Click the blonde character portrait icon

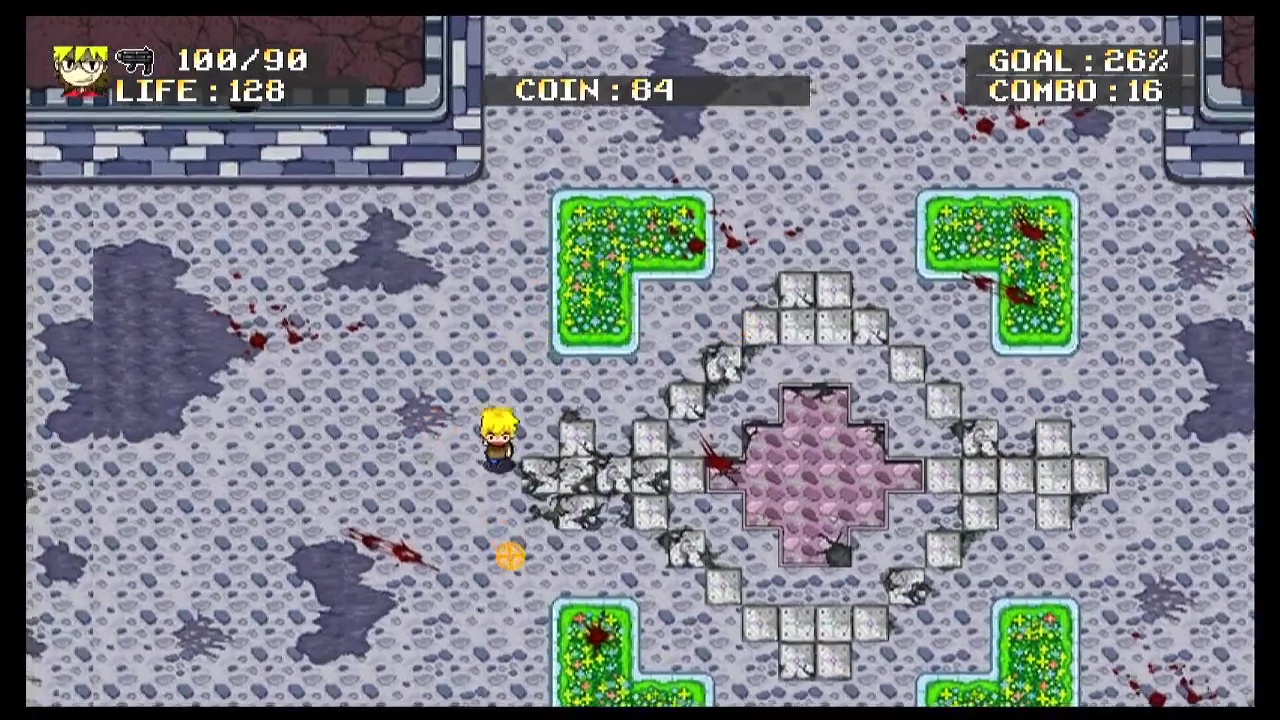tap(81, 71)
